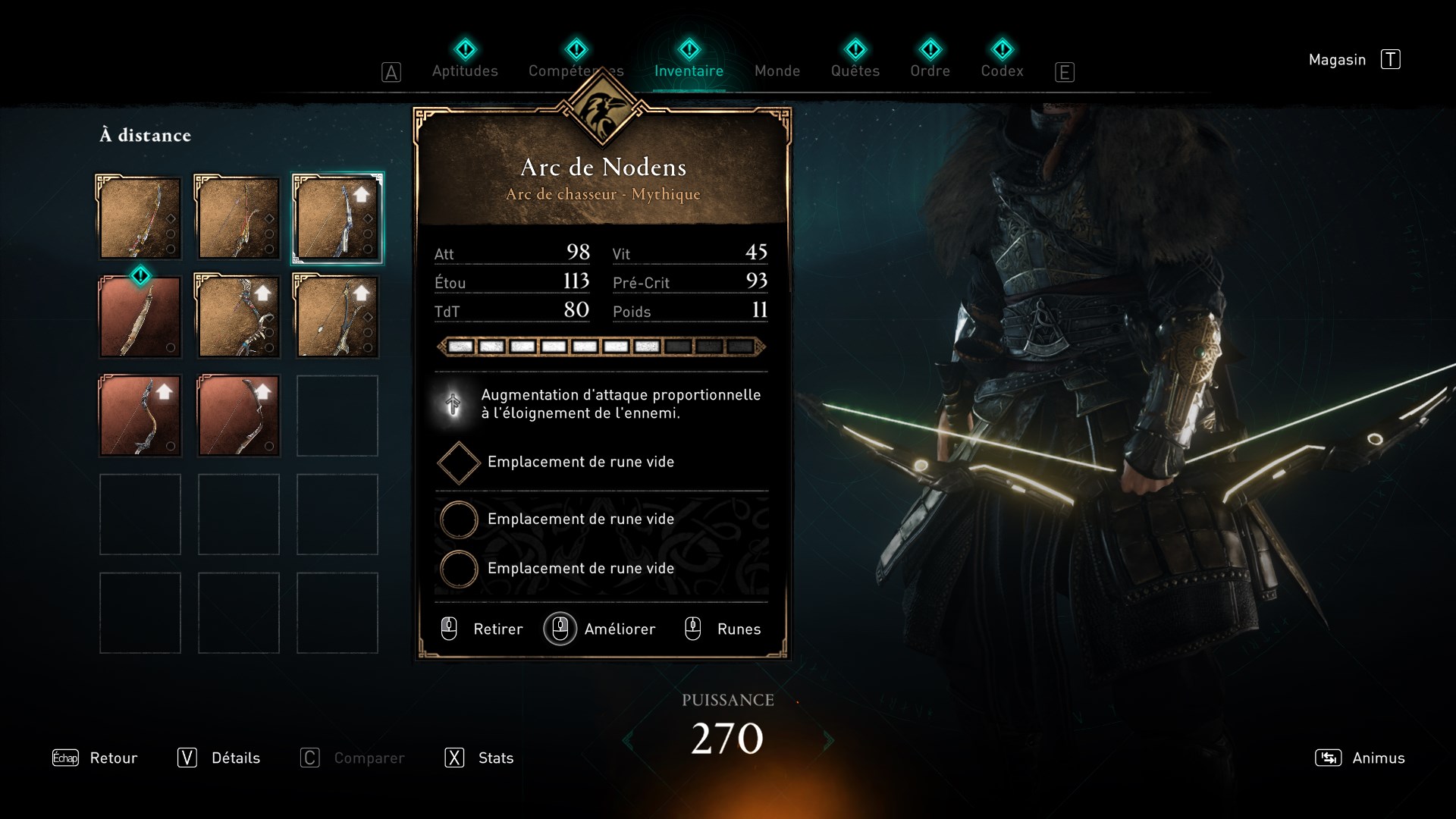Select the bow thumbnail in the third row

(x=140, y=416)
